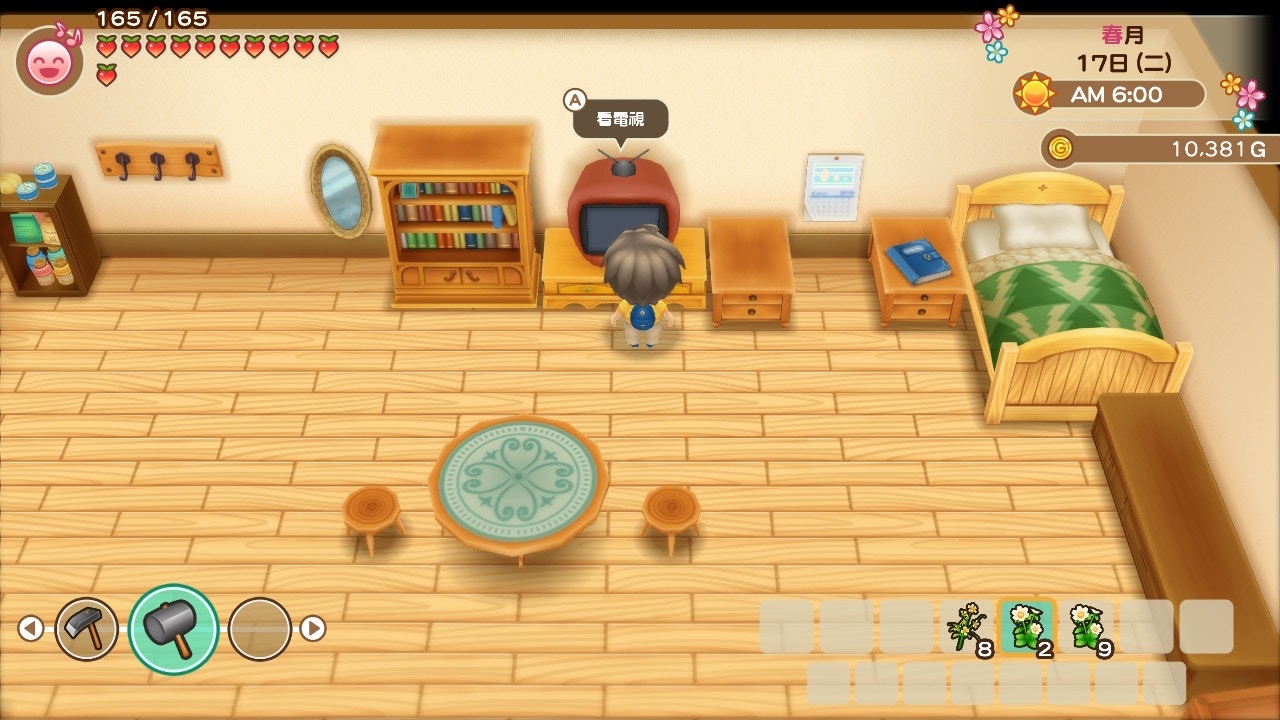
Task: Select the highlighted hammer tool
Action: (x=173, y=628)
